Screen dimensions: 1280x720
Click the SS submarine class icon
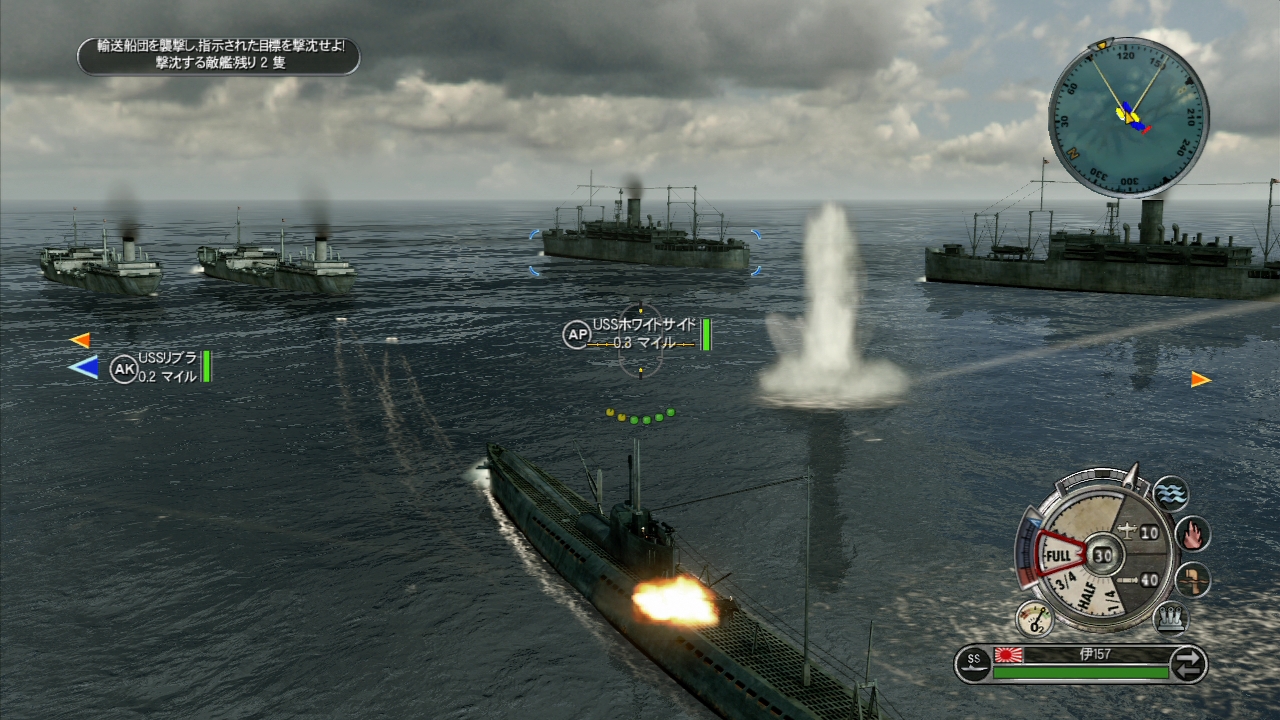[973, 662]
